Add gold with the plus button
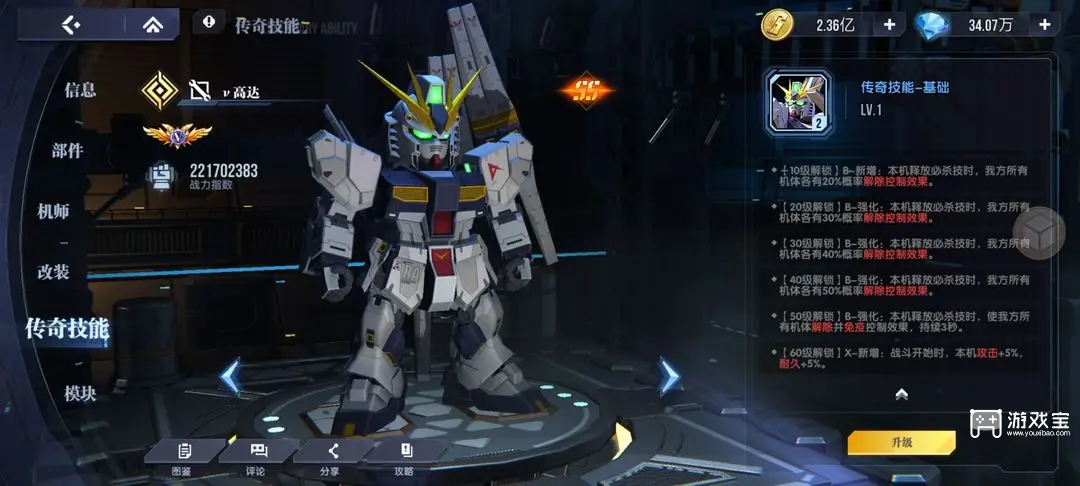Image resolution: width=1080 pixels, height=486 pixels. 888,25
